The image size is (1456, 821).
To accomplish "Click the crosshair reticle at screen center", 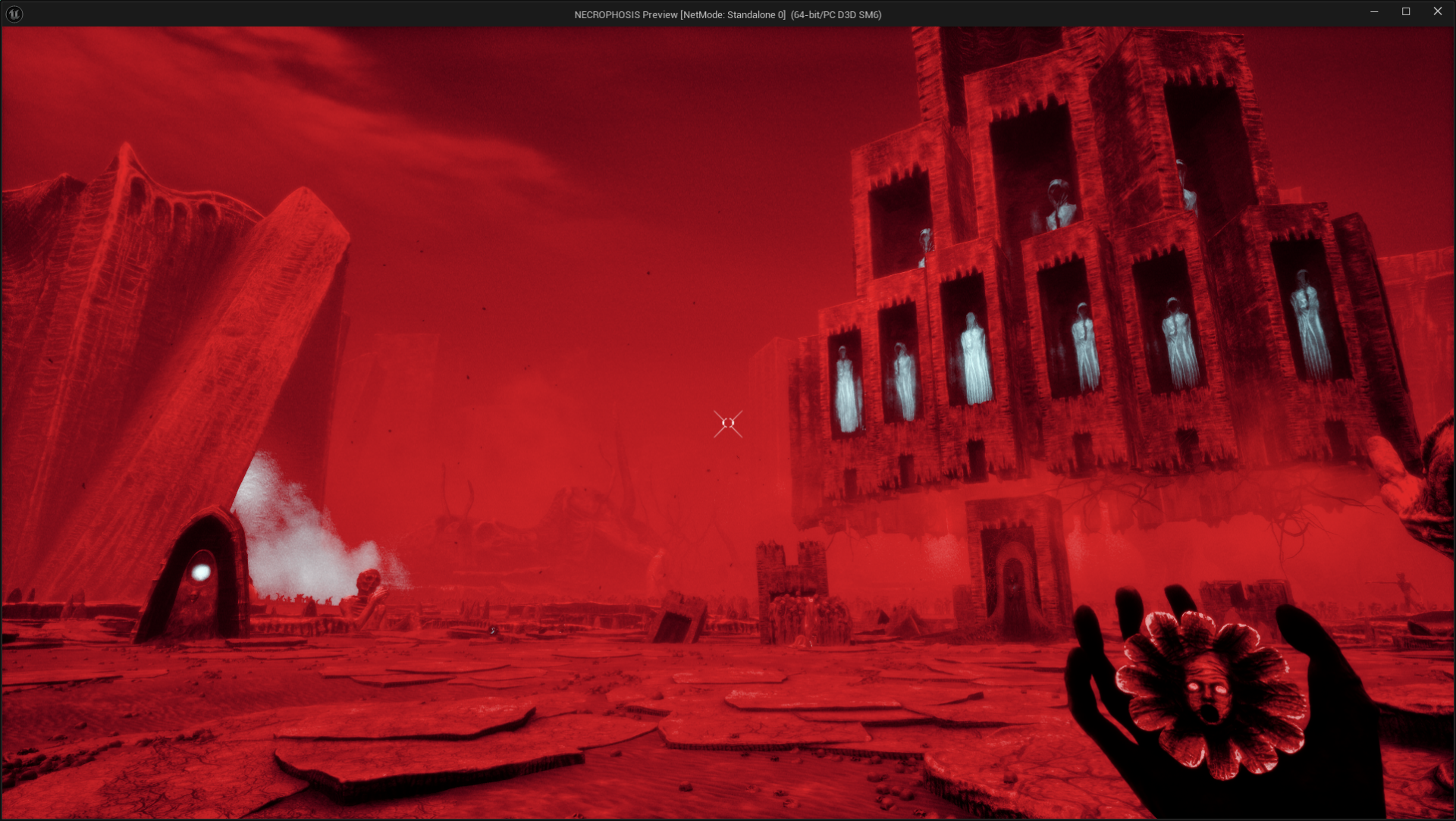I will (x=726, y=423).
